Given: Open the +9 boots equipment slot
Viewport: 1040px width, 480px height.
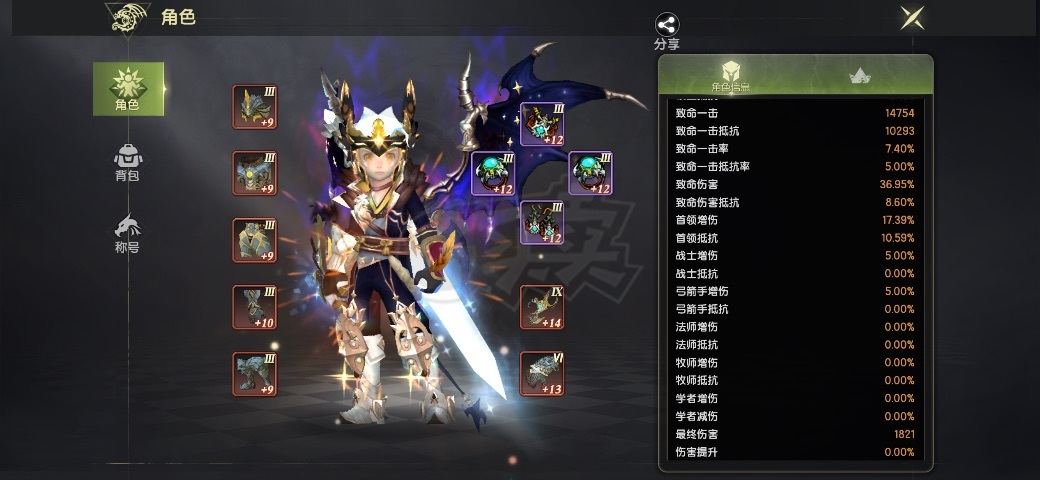Looking at the screenshot, I should click(255, 373).
